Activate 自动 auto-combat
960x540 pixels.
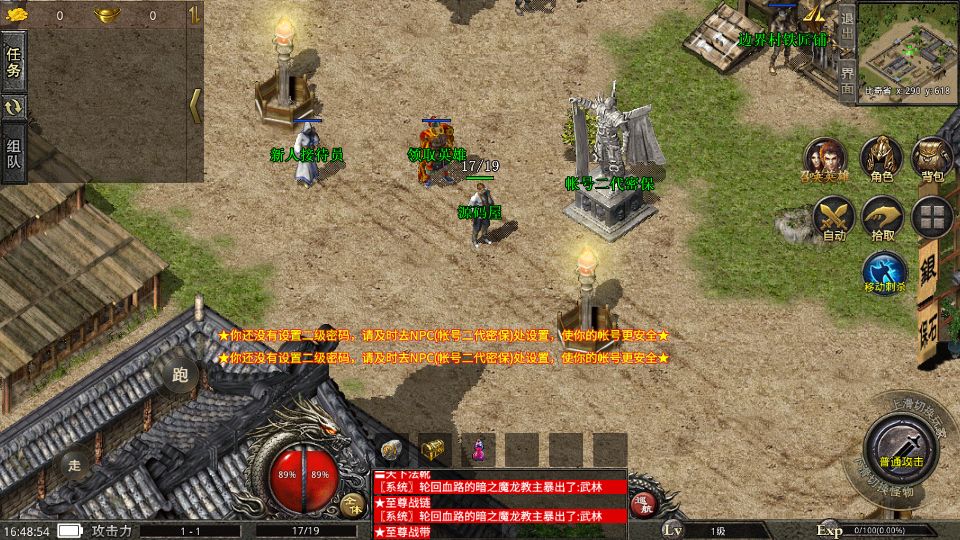833,216
